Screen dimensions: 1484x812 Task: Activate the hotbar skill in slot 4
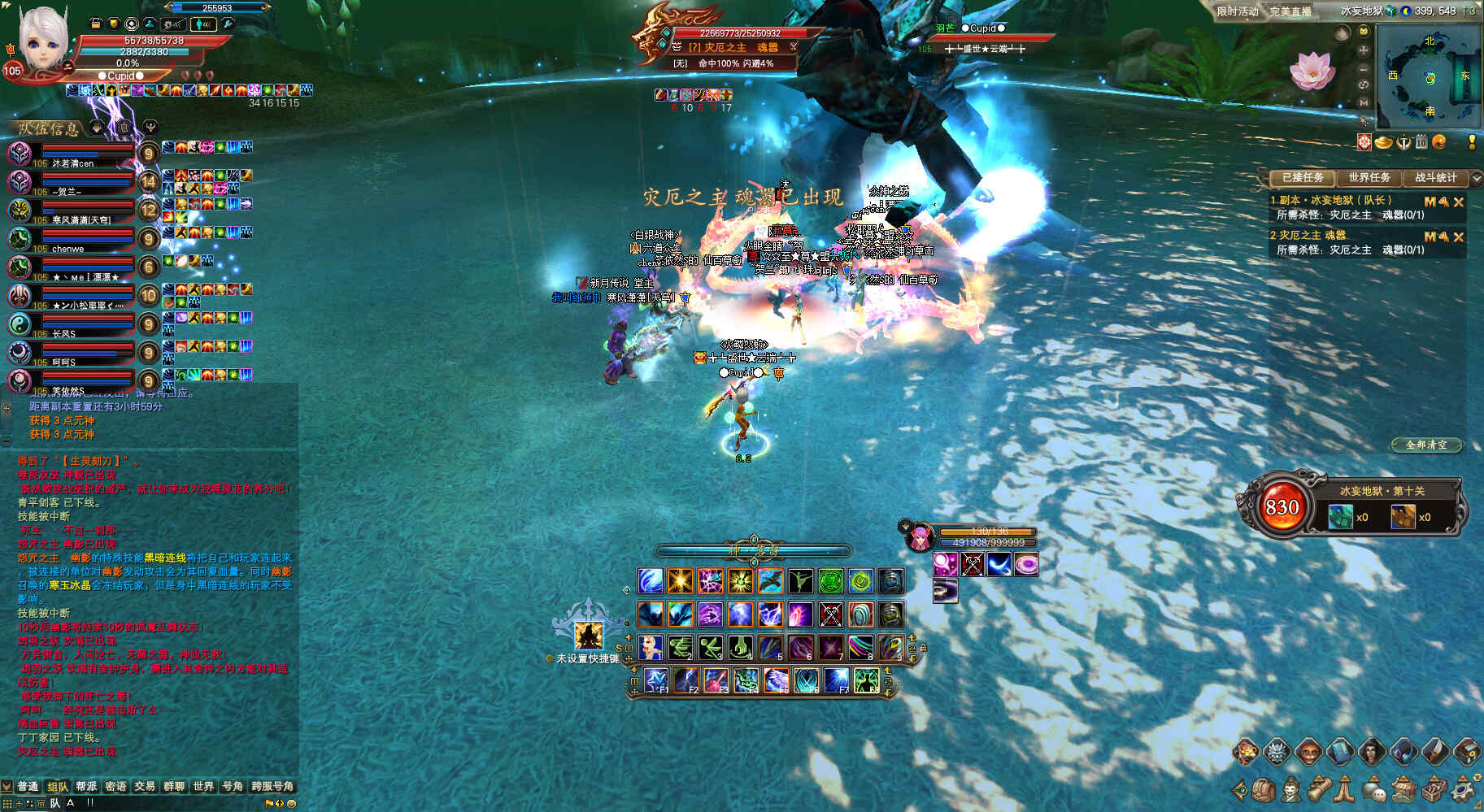point(740,647)
